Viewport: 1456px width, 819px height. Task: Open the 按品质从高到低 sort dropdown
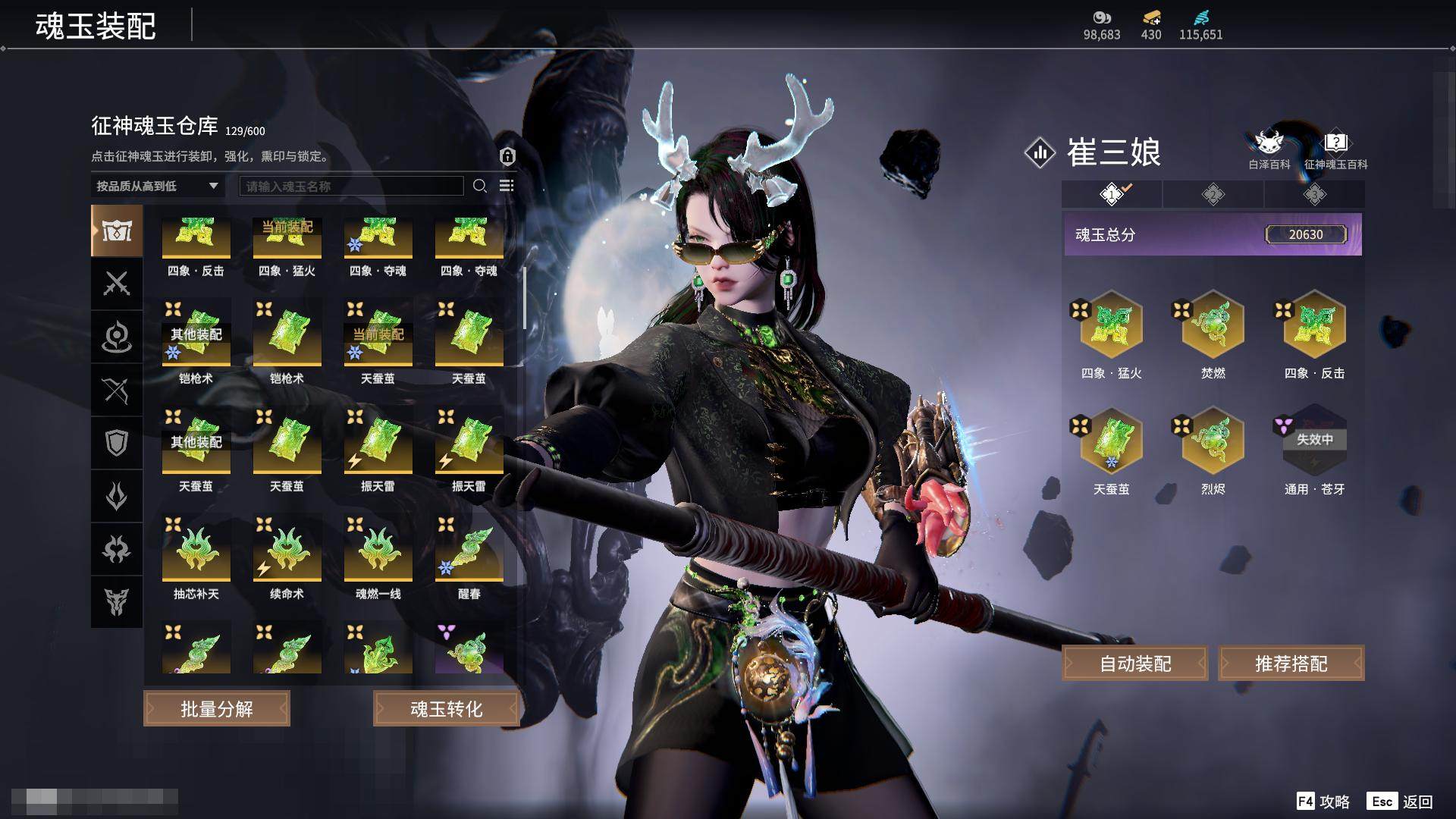157,186
